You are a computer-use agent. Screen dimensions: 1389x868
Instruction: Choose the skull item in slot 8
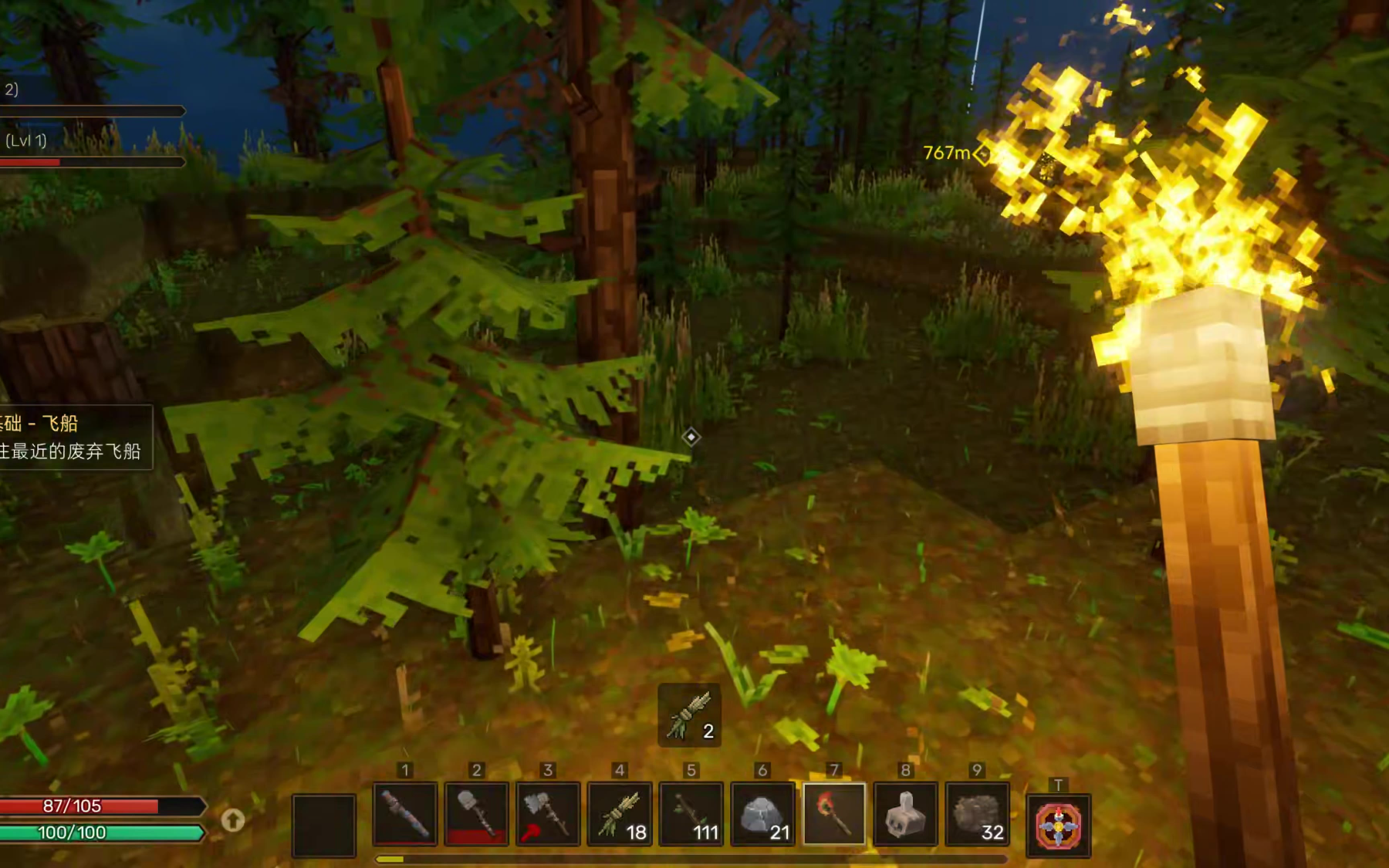click(905, 814)
